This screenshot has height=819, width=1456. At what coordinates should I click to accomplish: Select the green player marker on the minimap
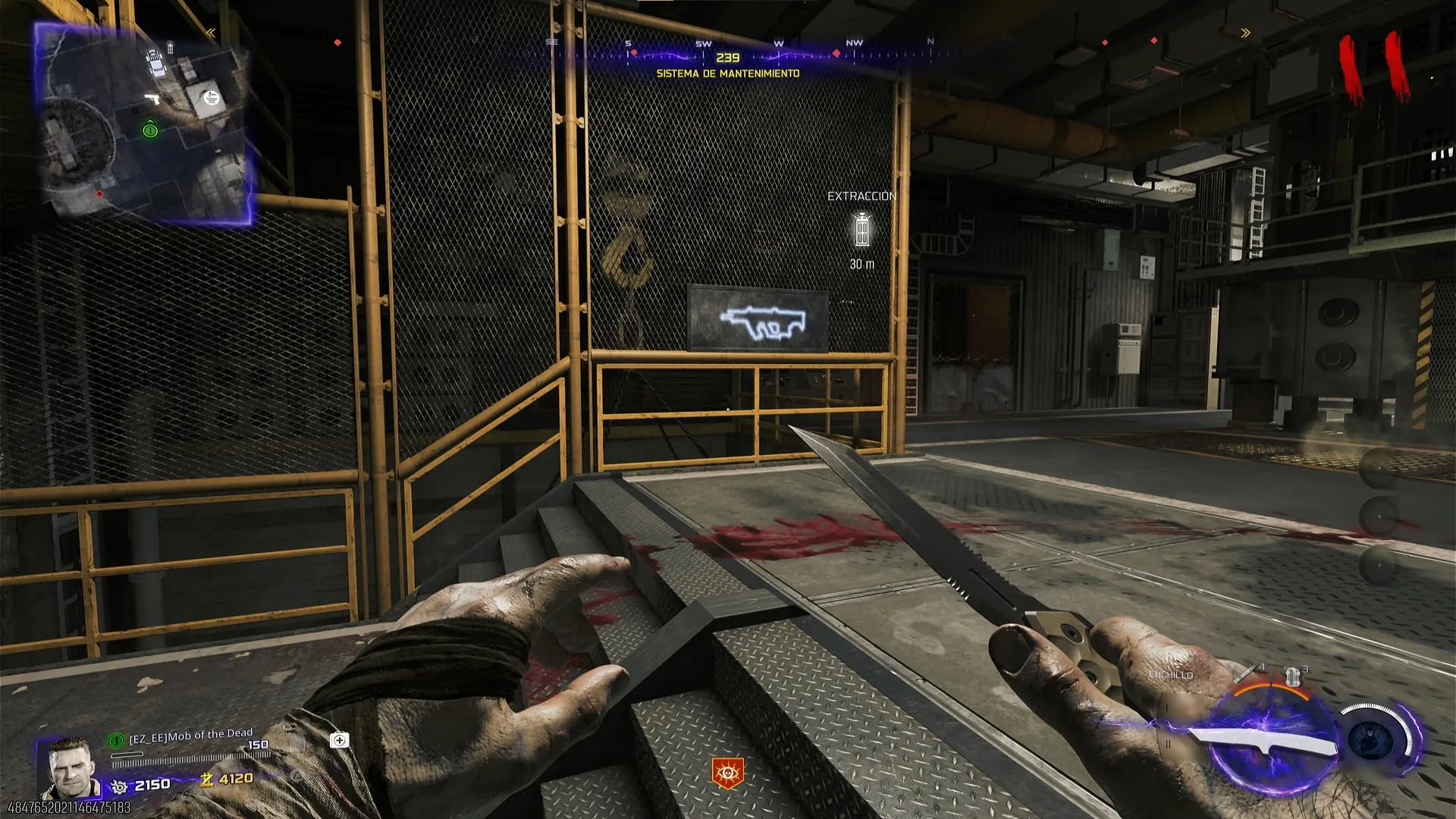150,130
